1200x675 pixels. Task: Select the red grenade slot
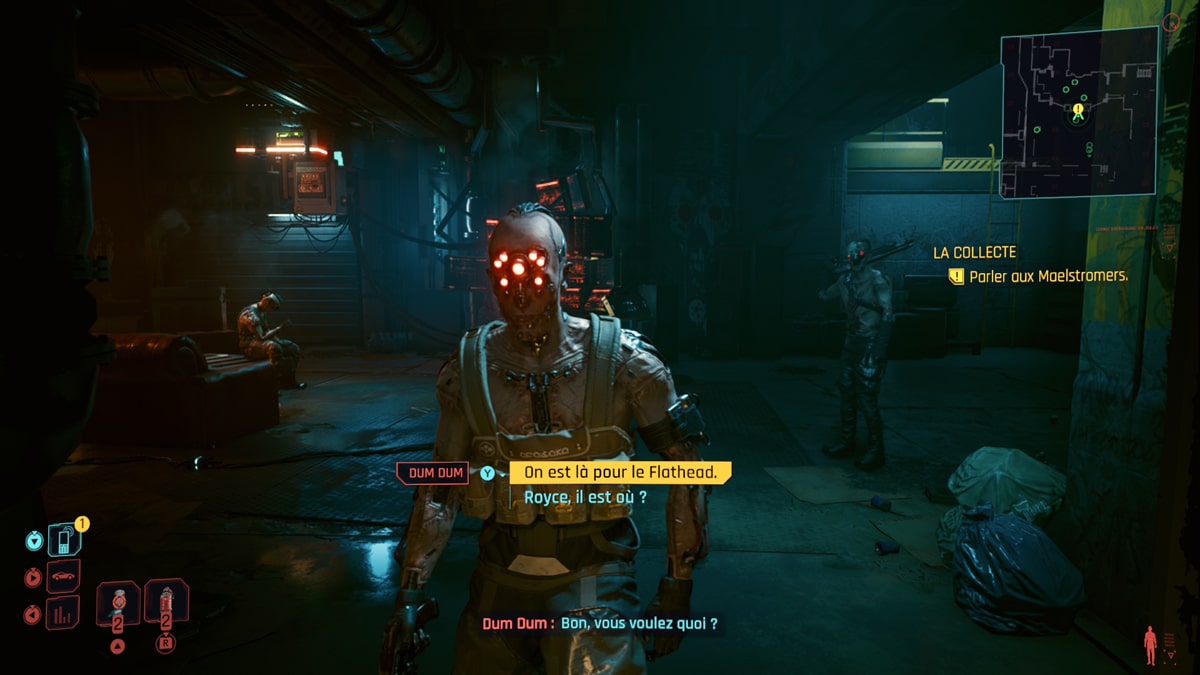[166, 602]
